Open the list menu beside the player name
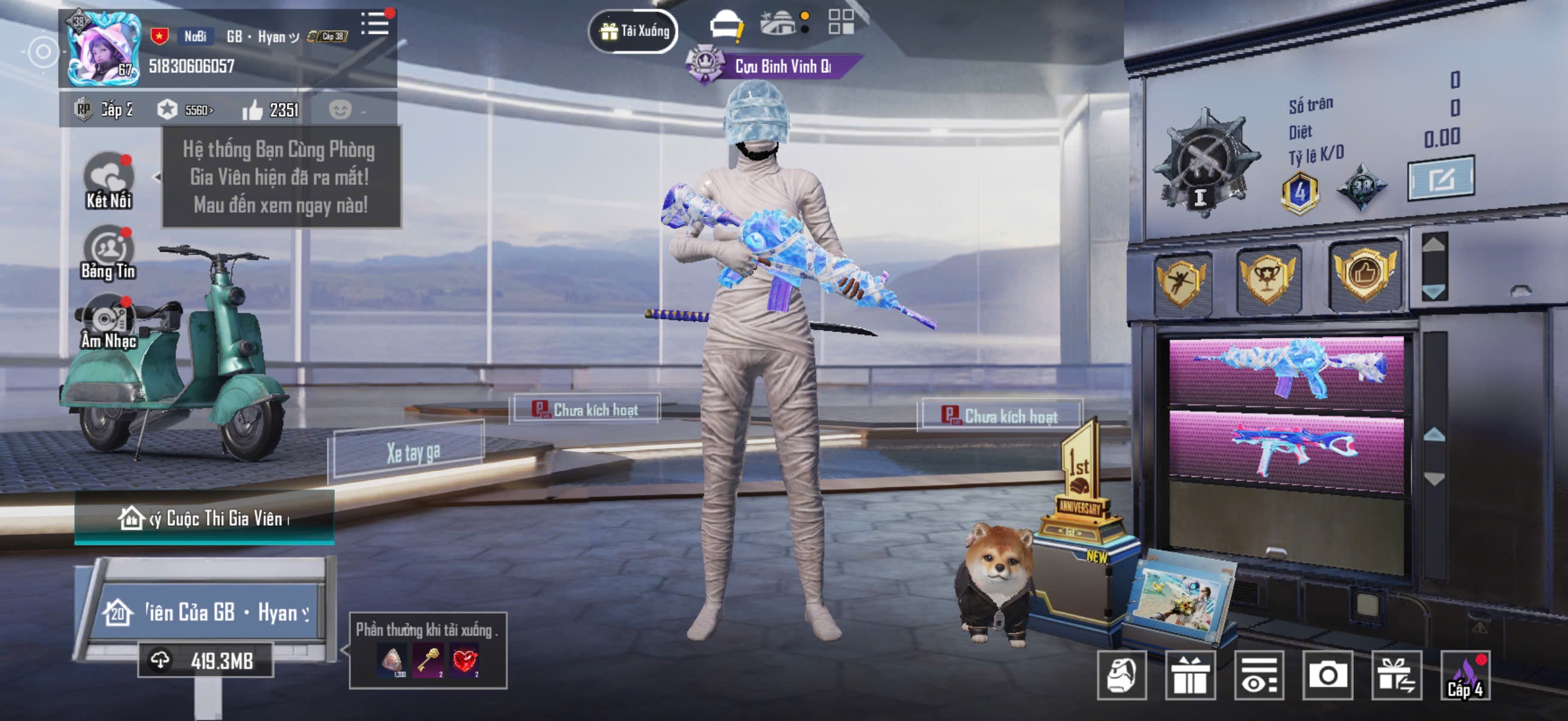The width and height of the screenshot is (1568, 721). pyautogui.click(x=375, y=25)
